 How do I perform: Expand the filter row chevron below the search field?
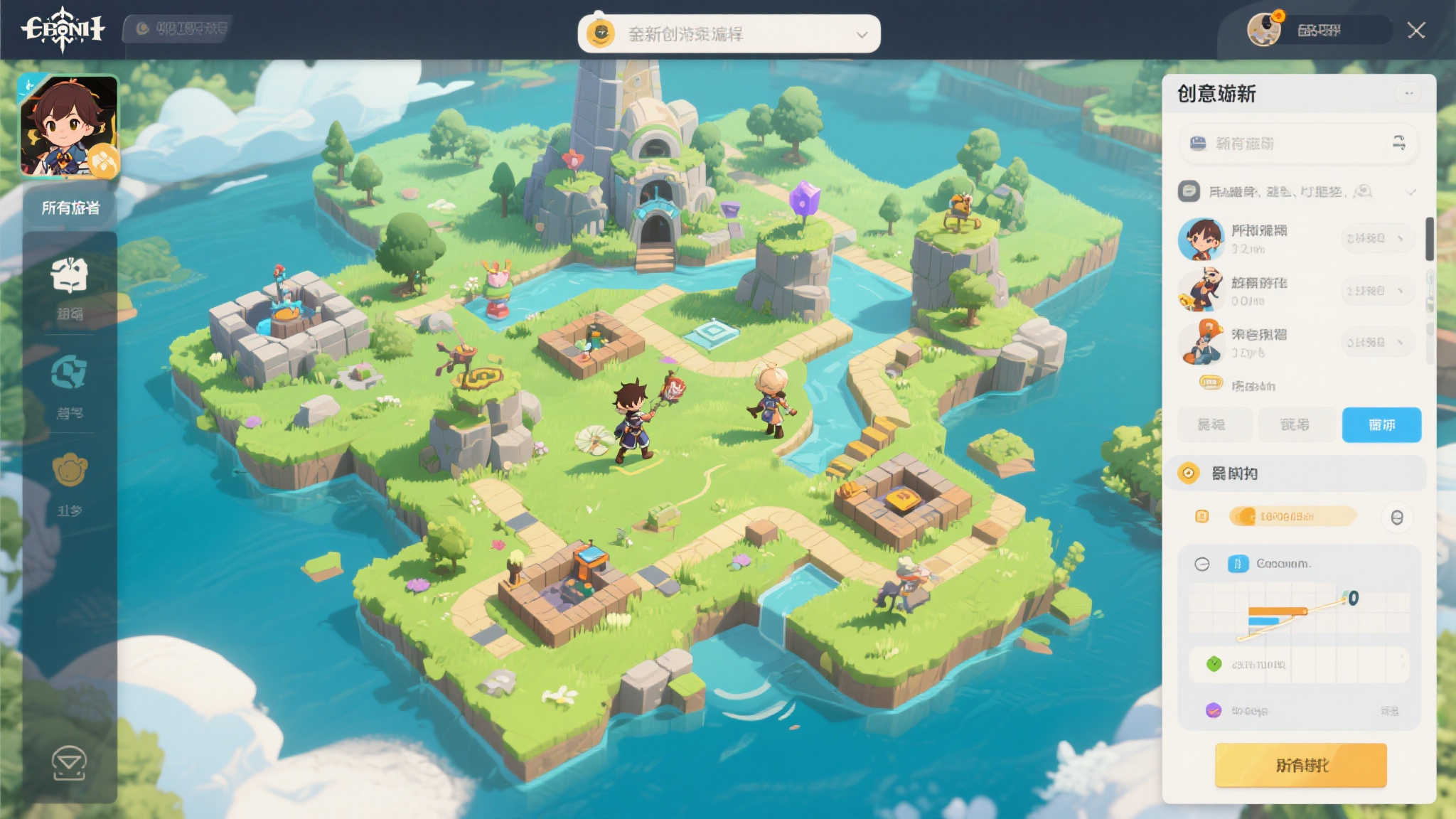(x=1410, y=192)
